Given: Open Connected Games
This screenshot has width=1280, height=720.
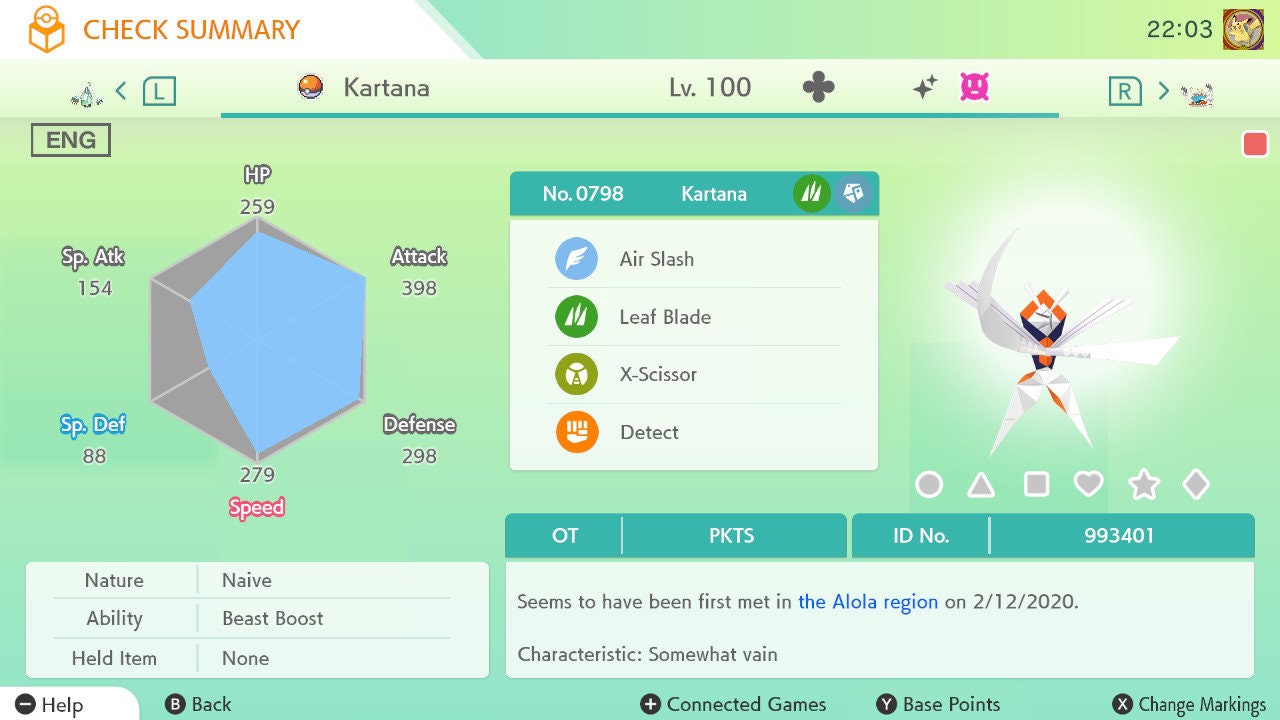Looking at the screenshot, I should point(734,705).
